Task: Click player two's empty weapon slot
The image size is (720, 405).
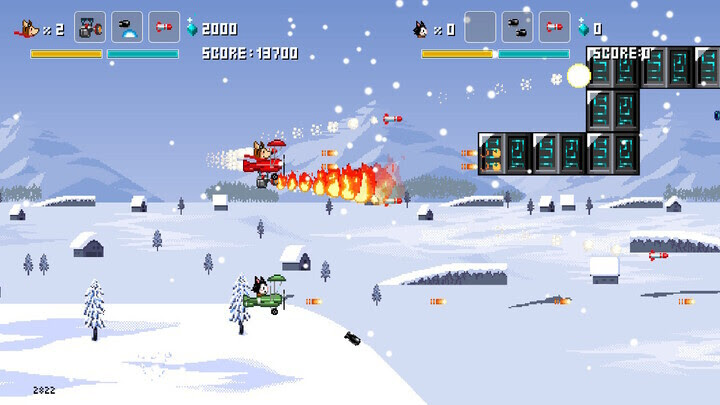Action: pyautogui.click(x=480, y=27)
